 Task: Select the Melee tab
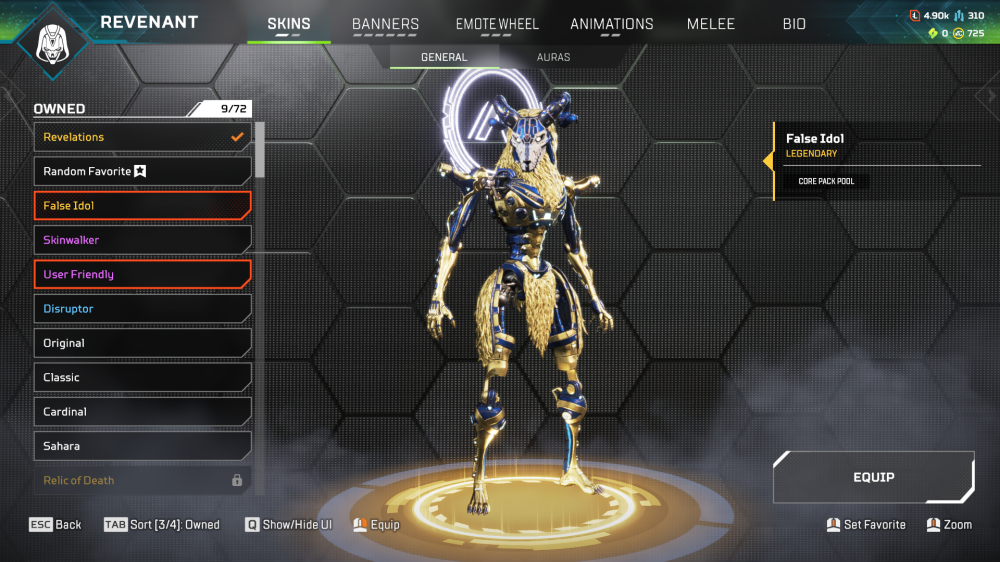coord(711,24)
